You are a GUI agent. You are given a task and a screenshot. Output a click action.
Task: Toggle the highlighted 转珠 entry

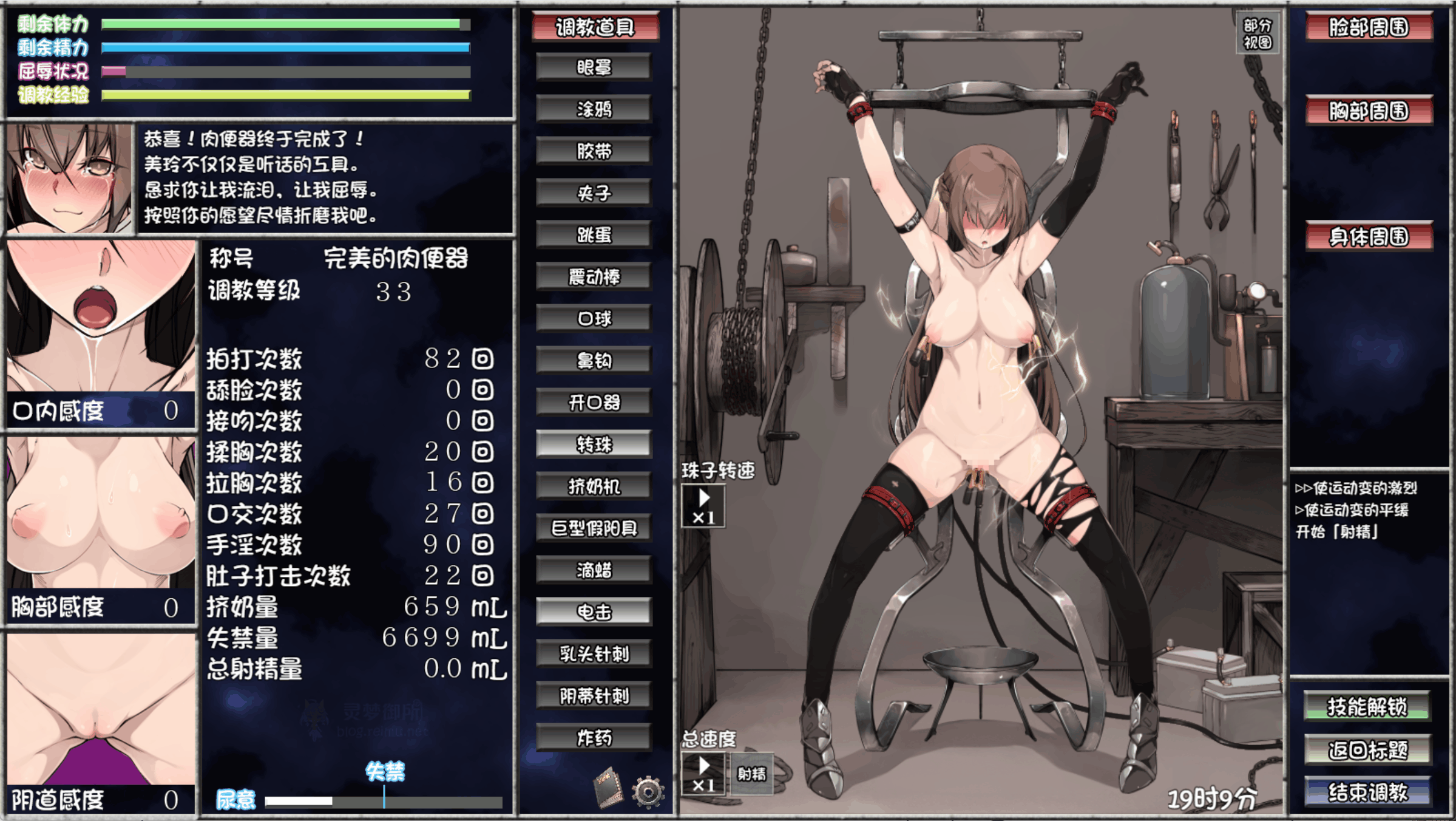pos(594,445)
